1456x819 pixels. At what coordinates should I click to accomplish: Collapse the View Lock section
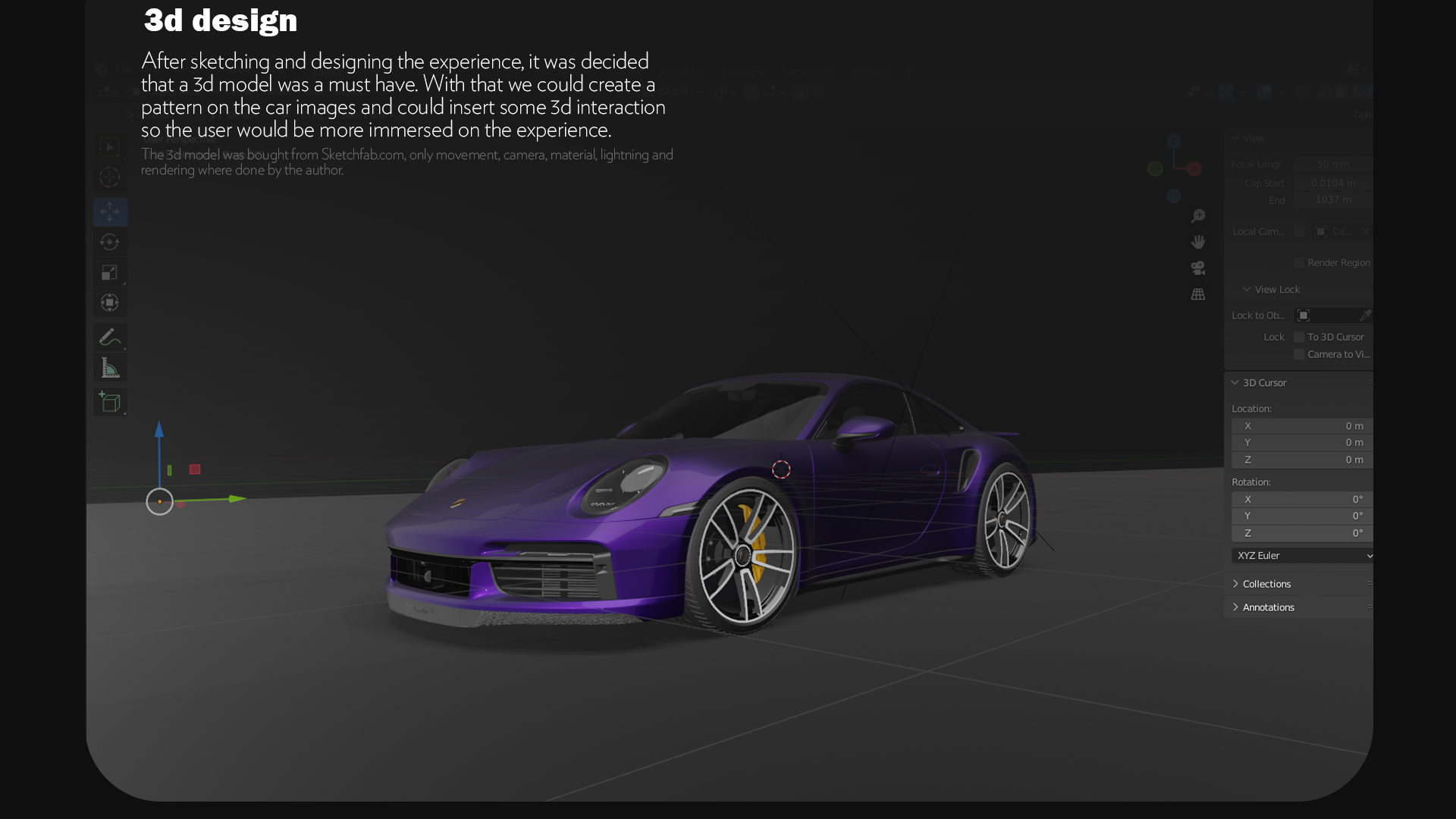click(x=1276, y=290)
